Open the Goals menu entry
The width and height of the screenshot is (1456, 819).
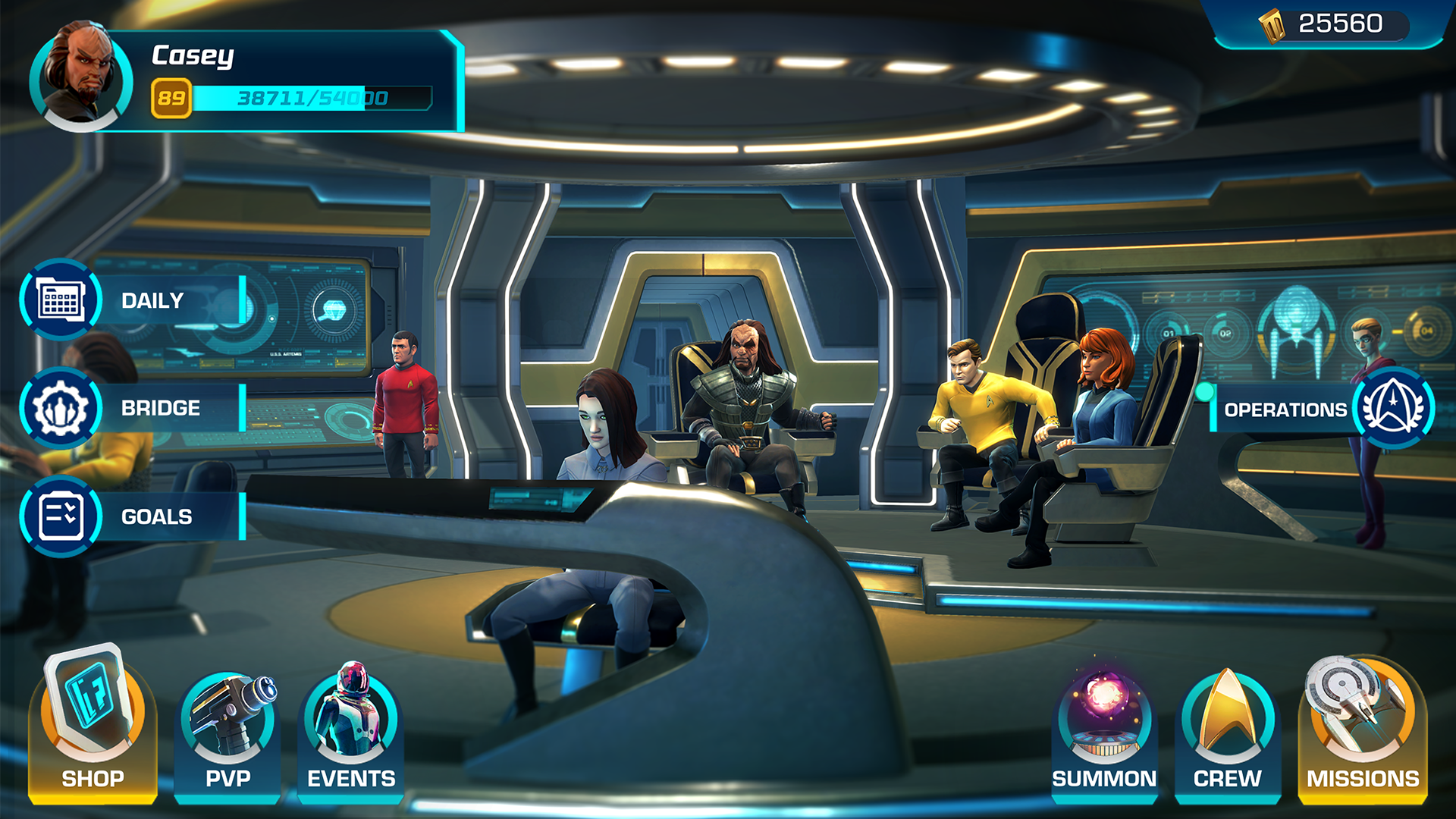(155, 517)
